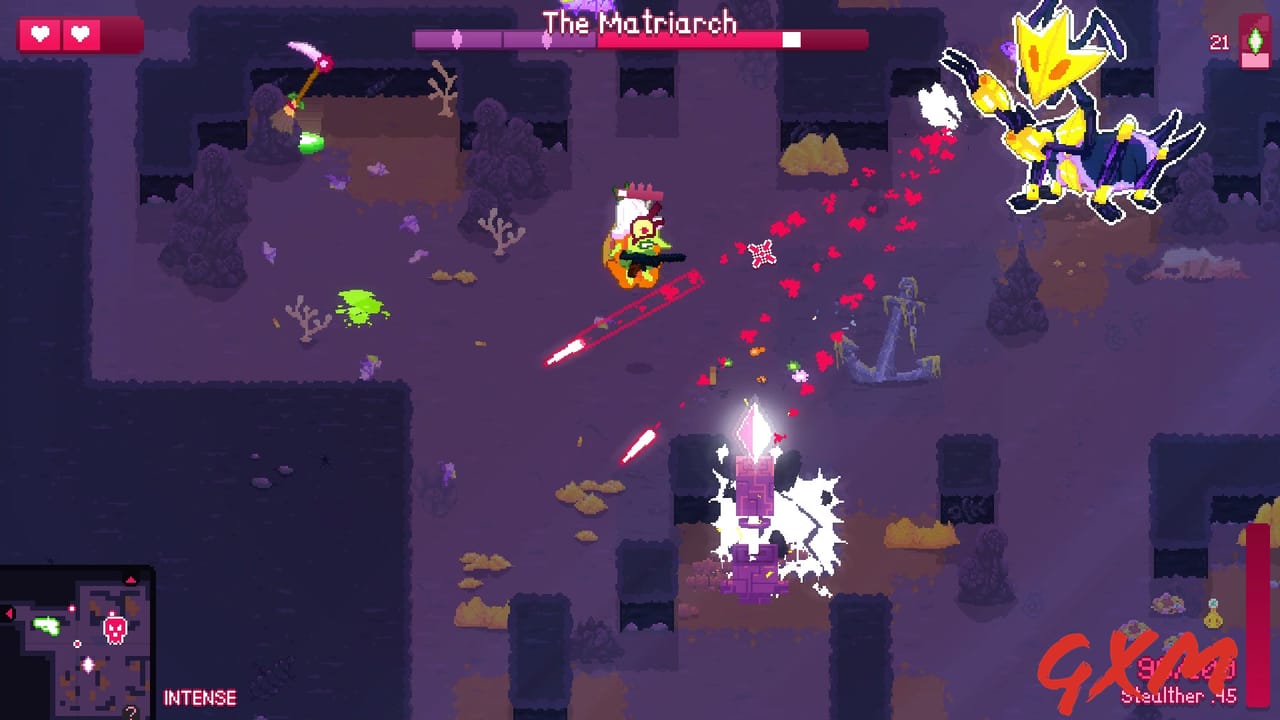Click the diamond marker on the phase bar
Viewport: 1280px width, 720px height.
458,37
